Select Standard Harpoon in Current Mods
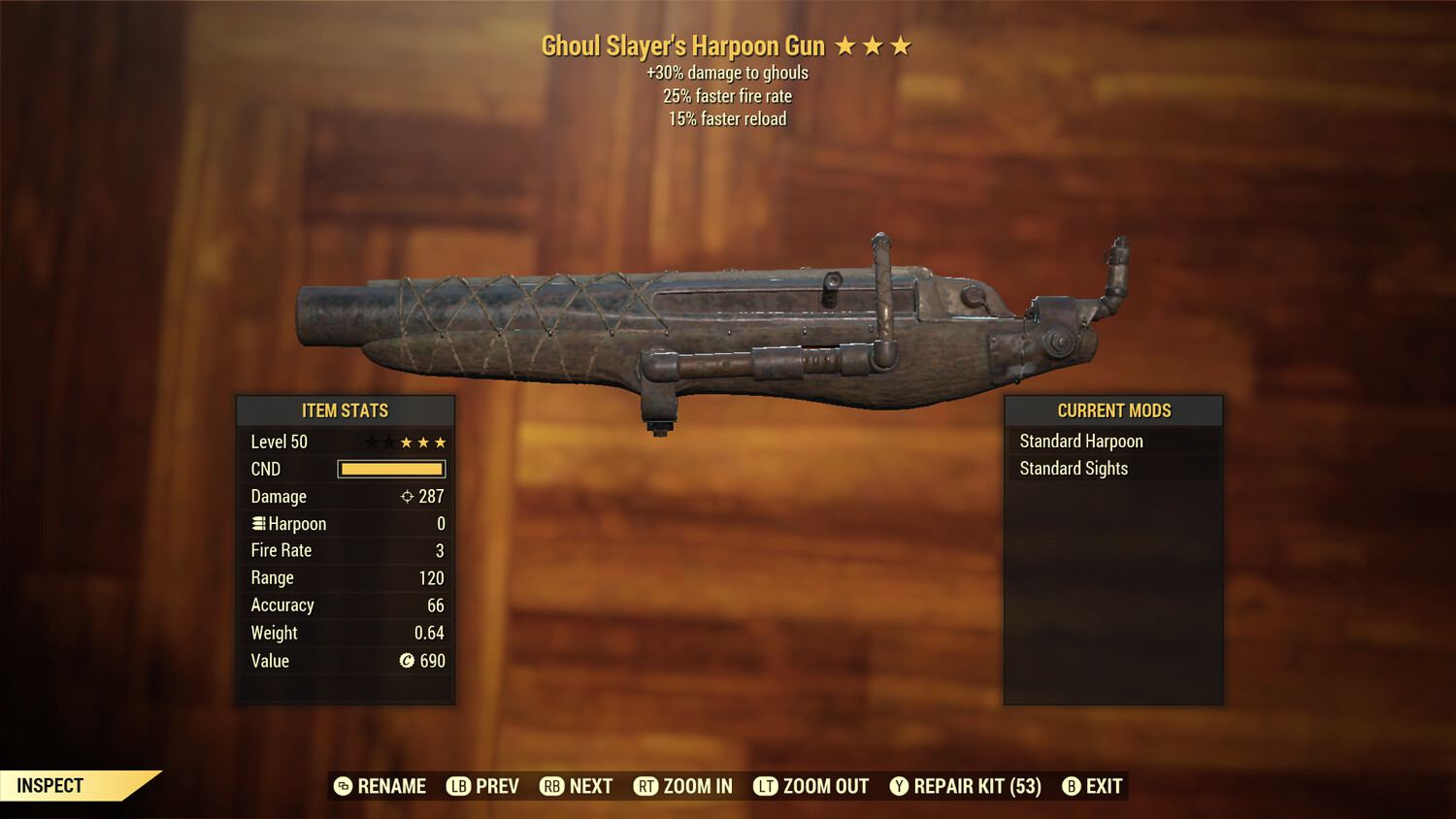Screen dimensions: 1456x819 coord(1080,441)
